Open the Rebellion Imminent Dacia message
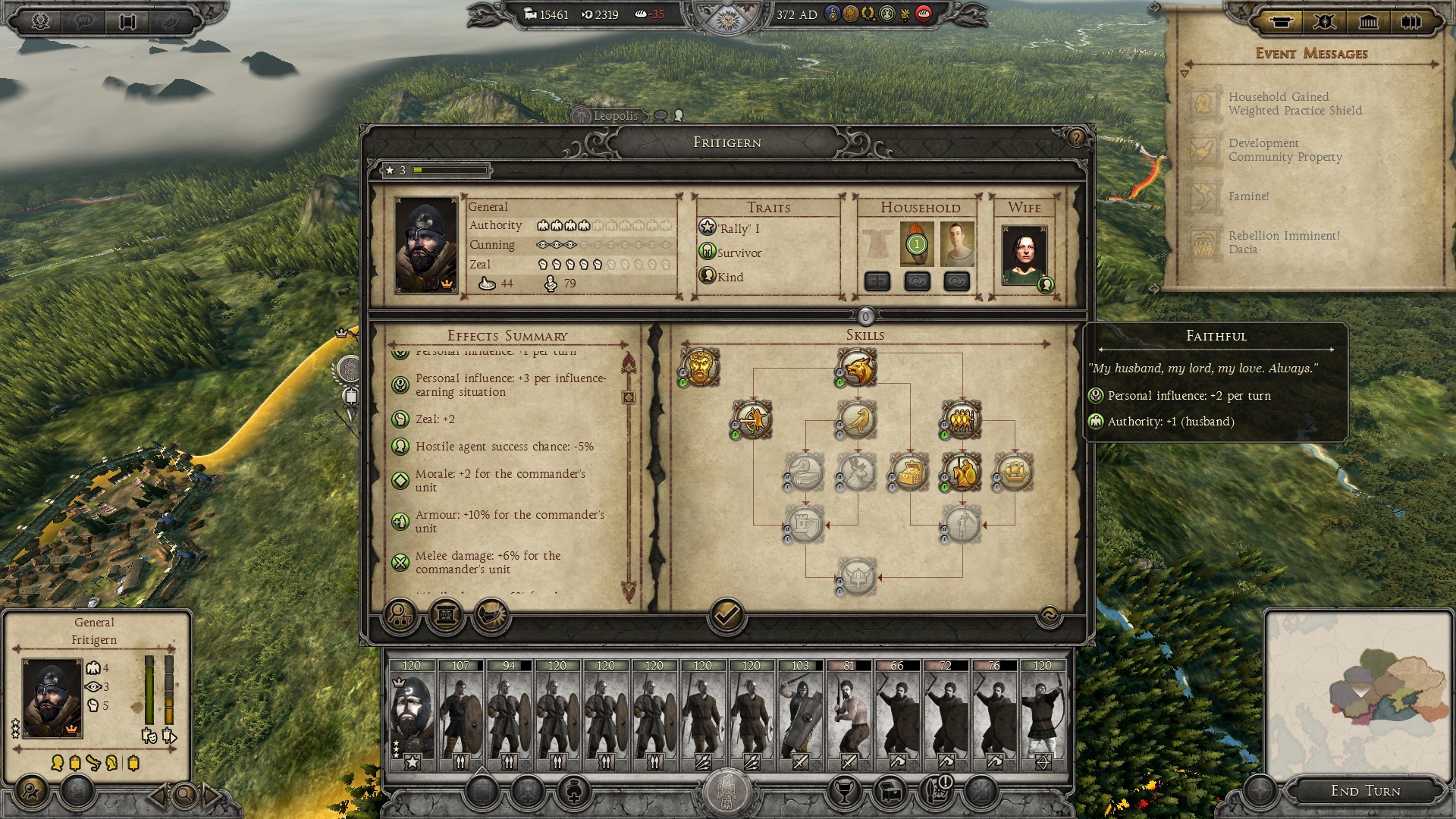 click(x=1283, y=243)
